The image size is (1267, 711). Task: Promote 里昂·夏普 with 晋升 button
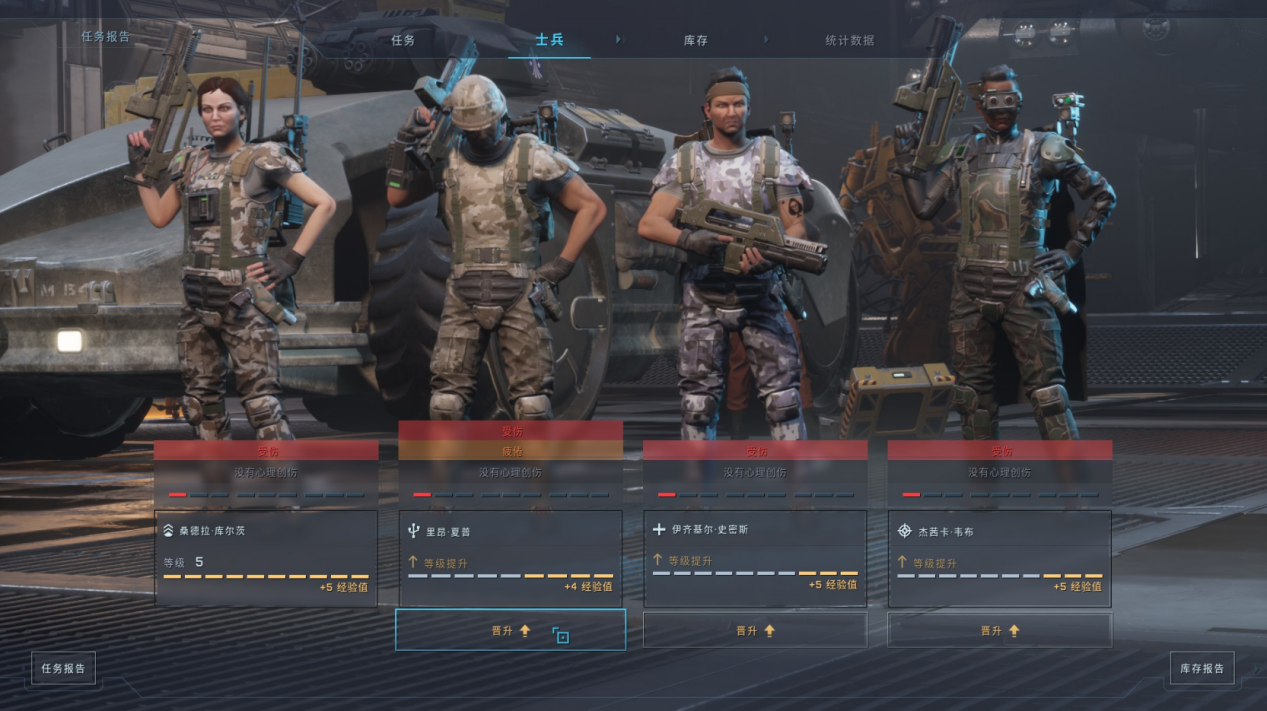coord(510,630)
